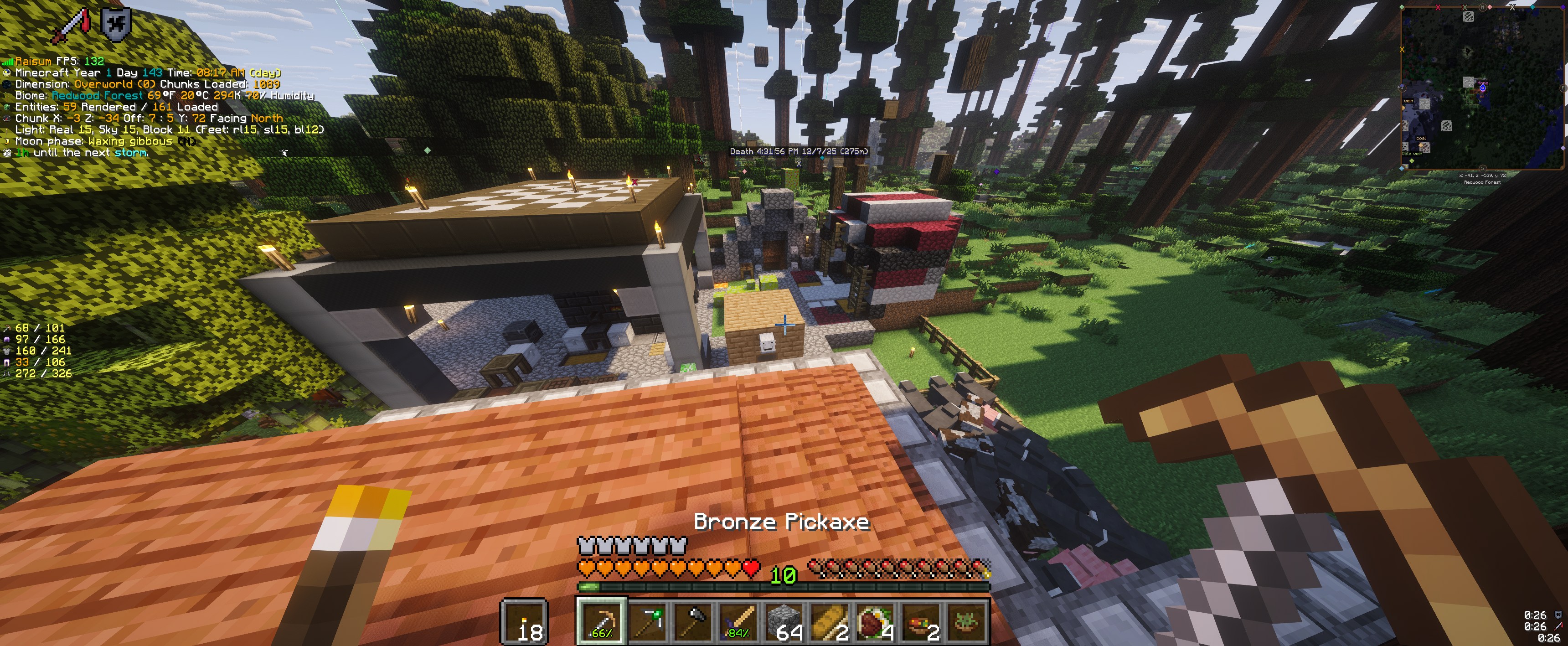Click the Gold vein waypoint label

coord(1412,154)
